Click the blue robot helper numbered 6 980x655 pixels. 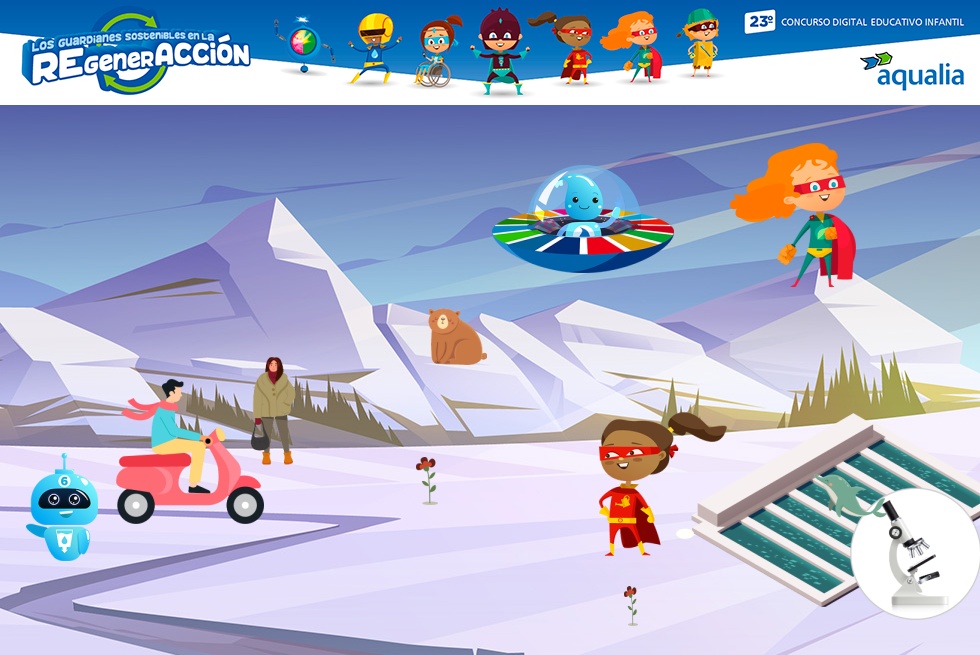[63, 510]
